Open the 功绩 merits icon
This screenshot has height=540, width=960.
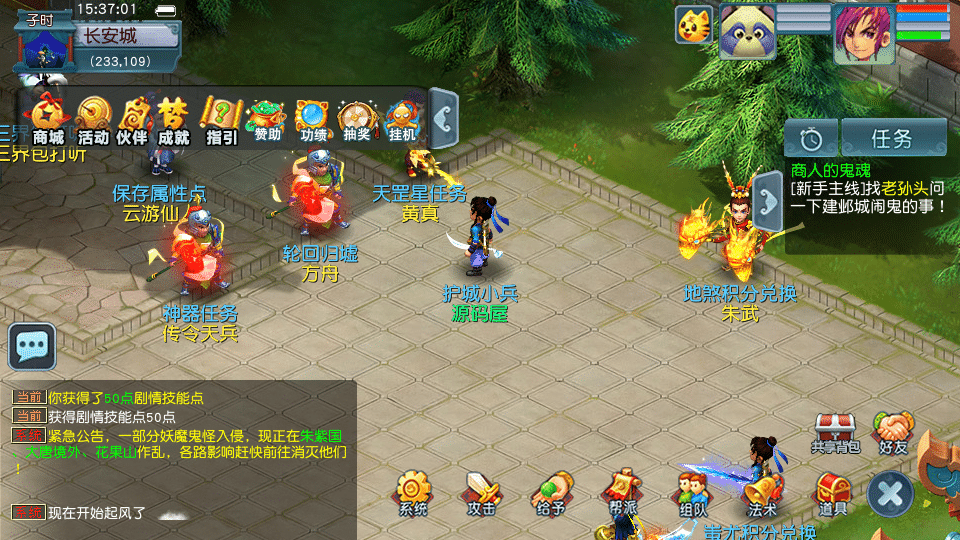312,119
